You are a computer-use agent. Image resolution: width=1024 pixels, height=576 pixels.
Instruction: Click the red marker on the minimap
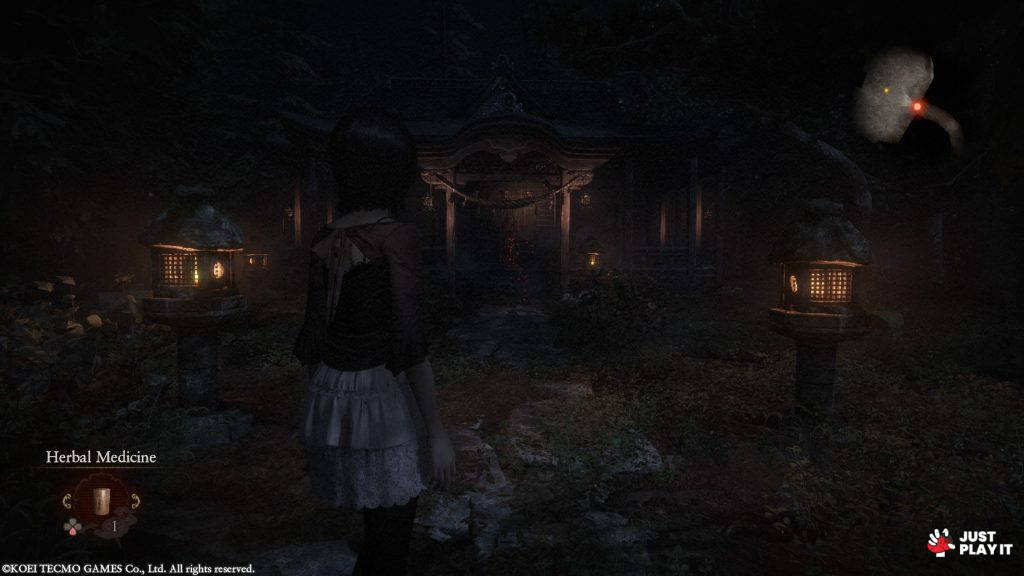[917, 105]
